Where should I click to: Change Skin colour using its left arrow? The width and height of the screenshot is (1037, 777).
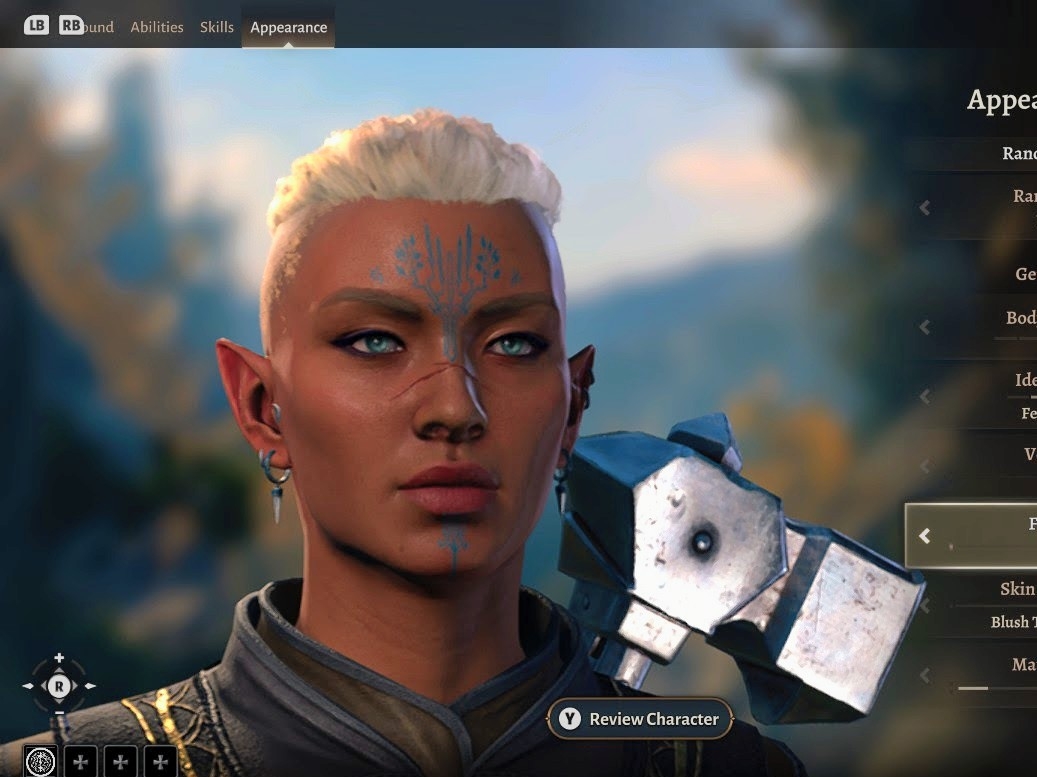coord(925,605)
